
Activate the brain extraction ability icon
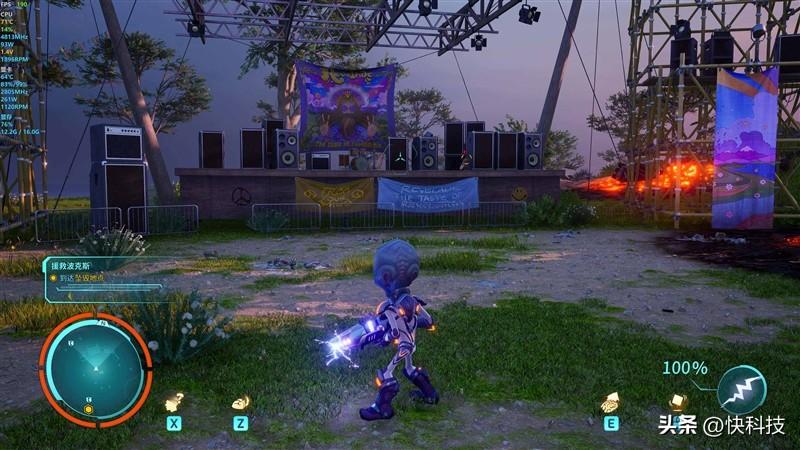pyautogui.click(x=609, y=403)
